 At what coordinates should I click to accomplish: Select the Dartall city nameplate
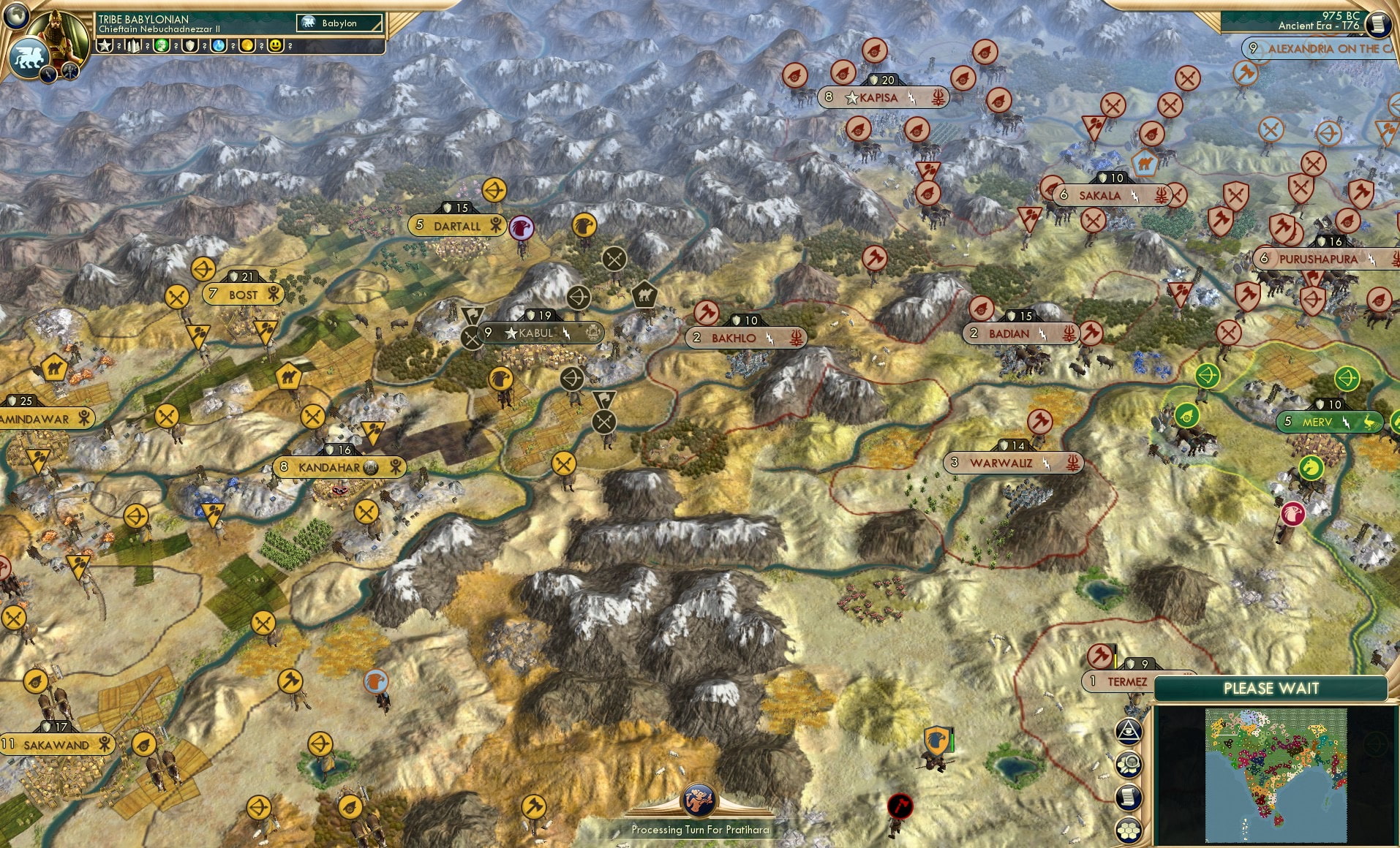(x=458, y=226)
